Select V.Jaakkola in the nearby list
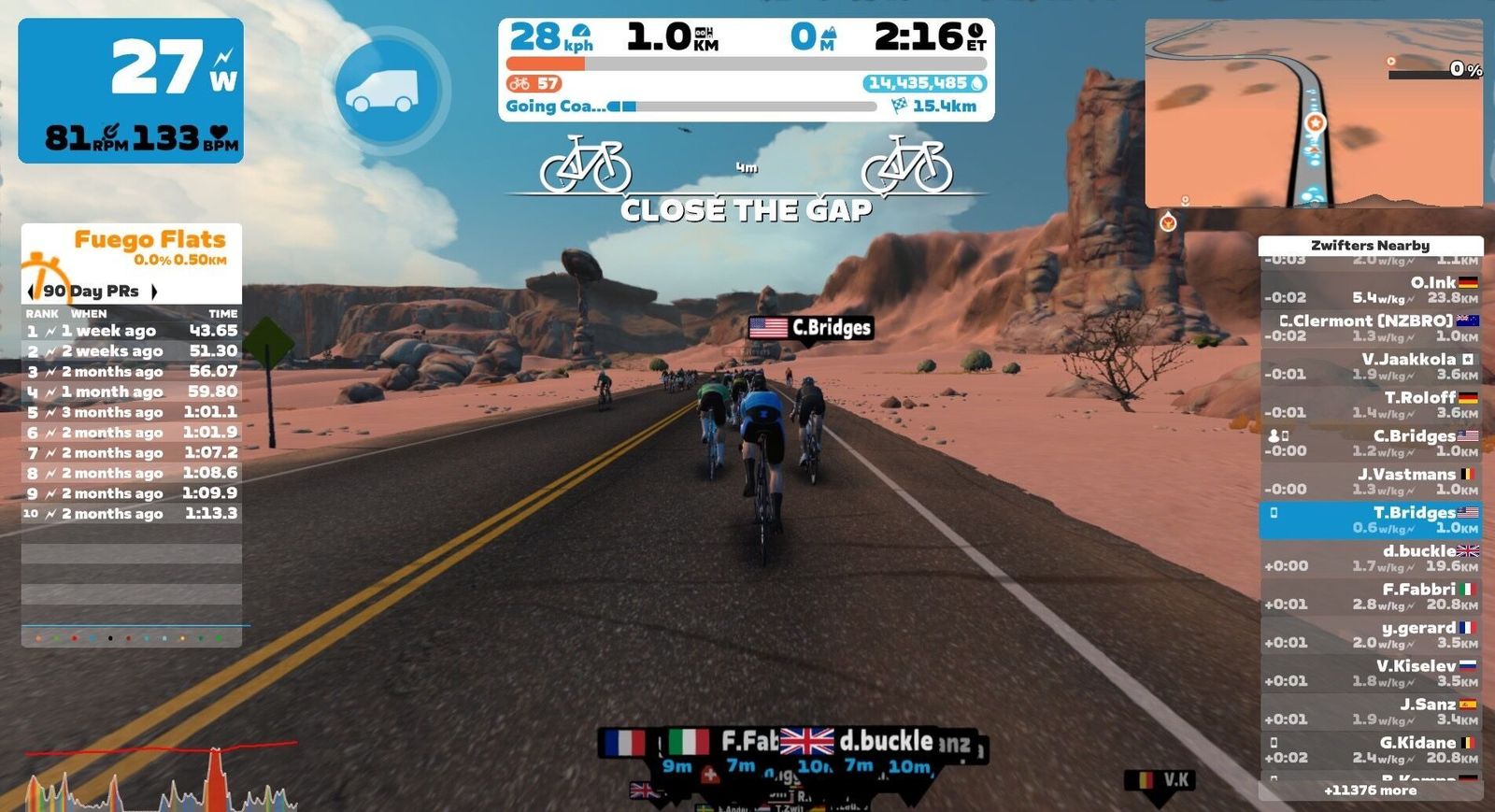1495x812 pixels. tap(1370, 366)
